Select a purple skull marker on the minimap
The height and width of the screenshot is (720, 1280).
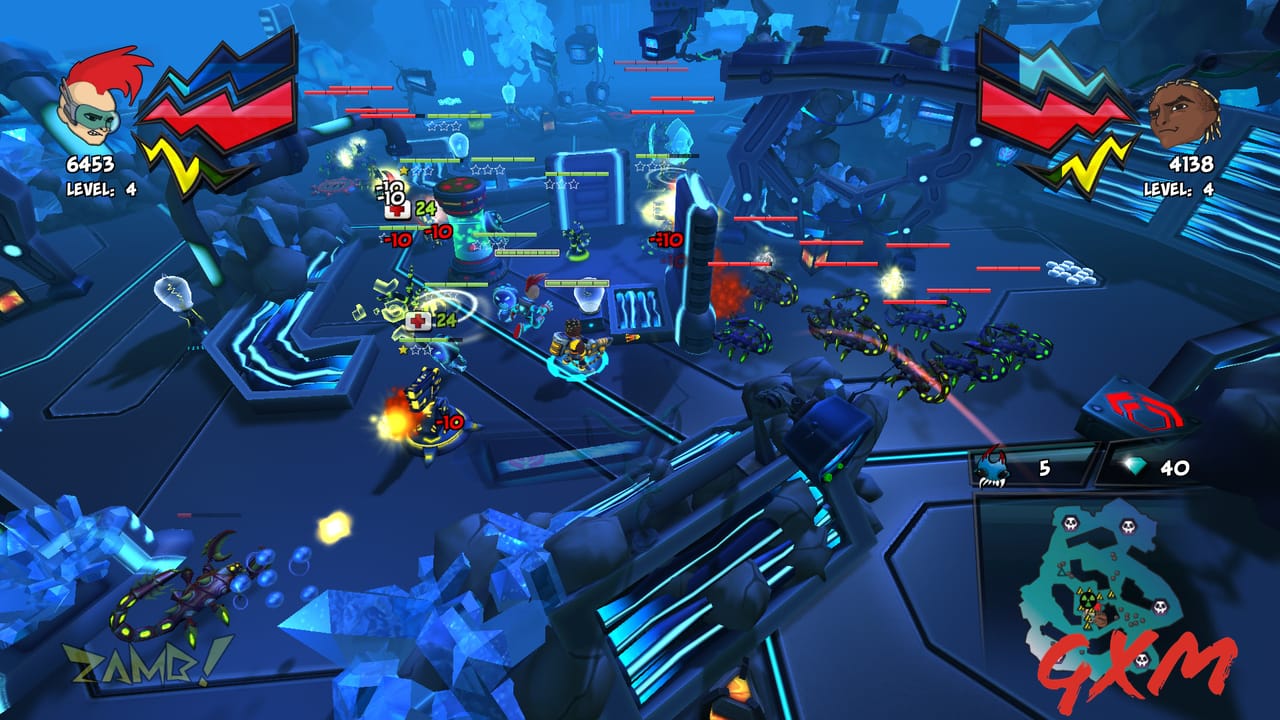point(1069,523)
